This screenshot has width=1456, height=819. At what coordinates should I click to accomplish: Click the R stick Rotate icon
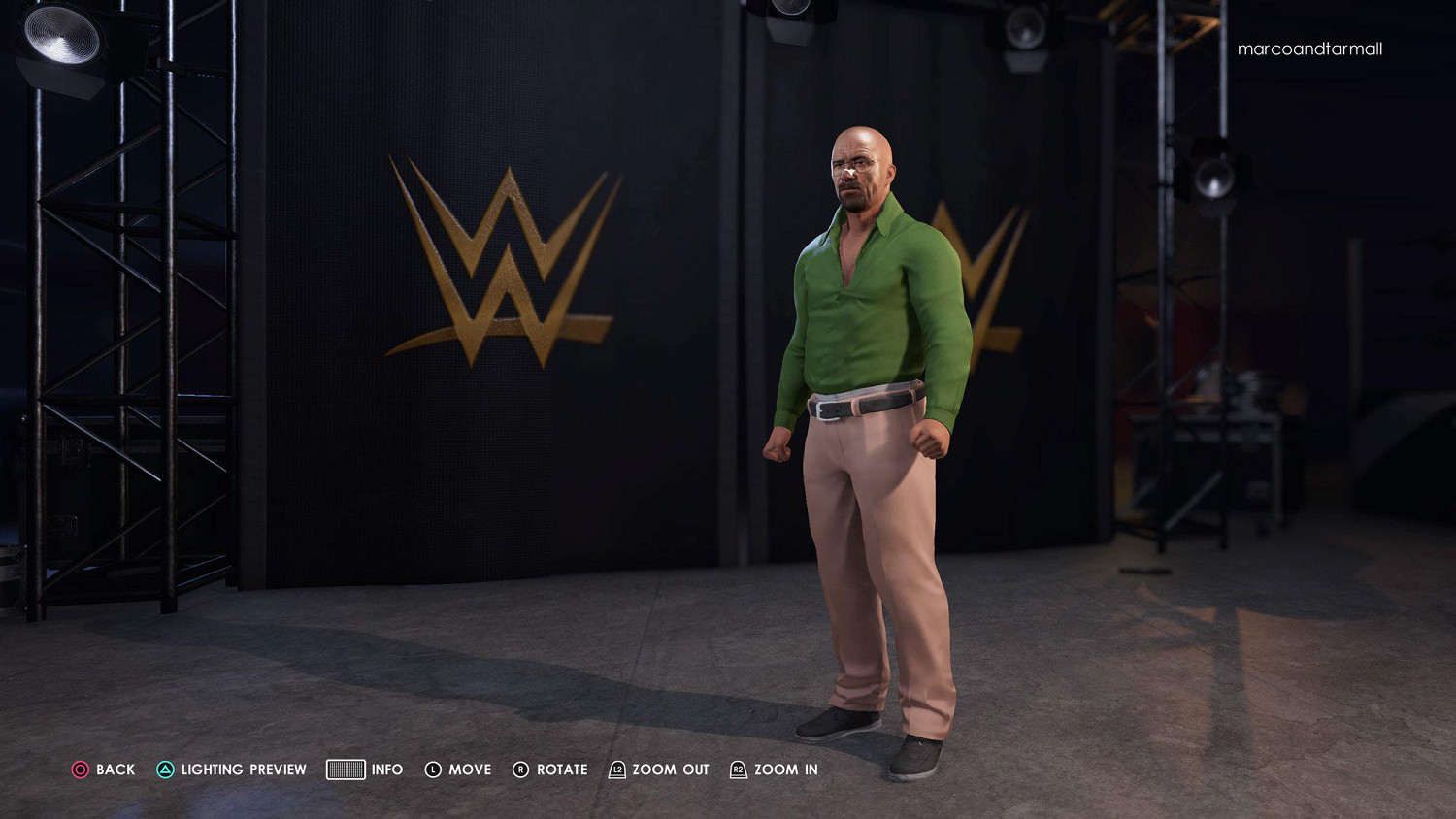(x=521, y=770)
